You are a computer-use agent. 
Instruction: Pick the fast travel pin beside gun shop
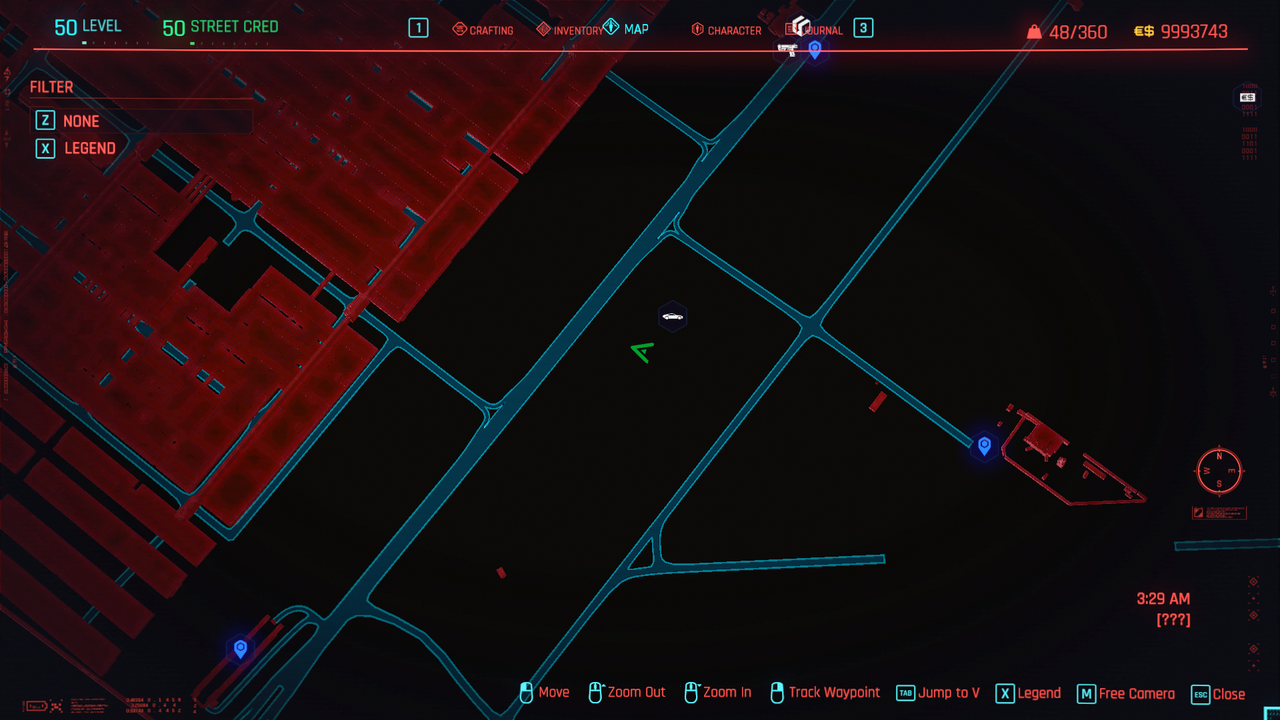coord(815,49)
